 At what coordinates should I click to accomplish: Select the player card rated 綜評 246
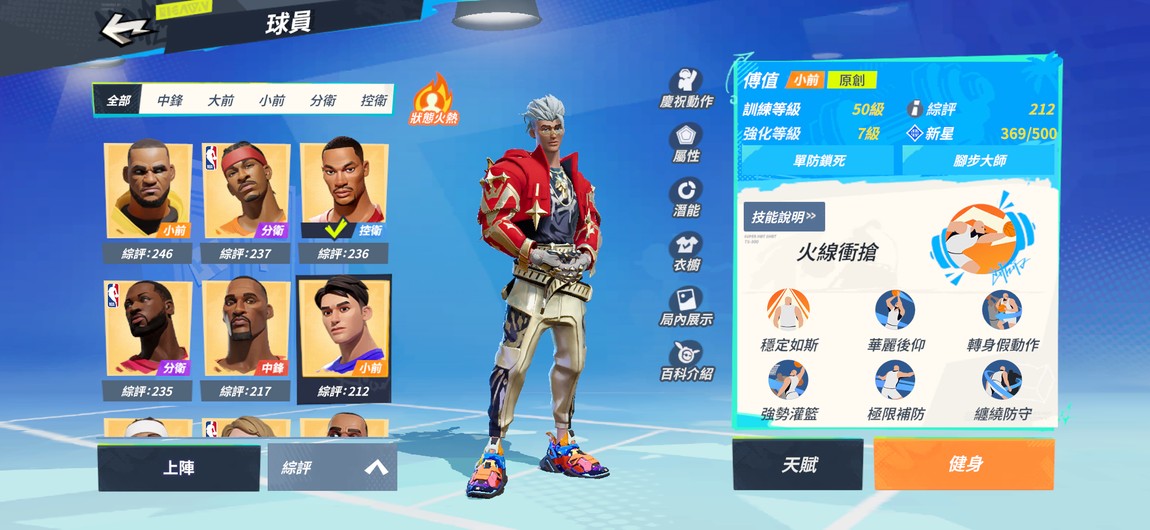click(x=148, y=199)
